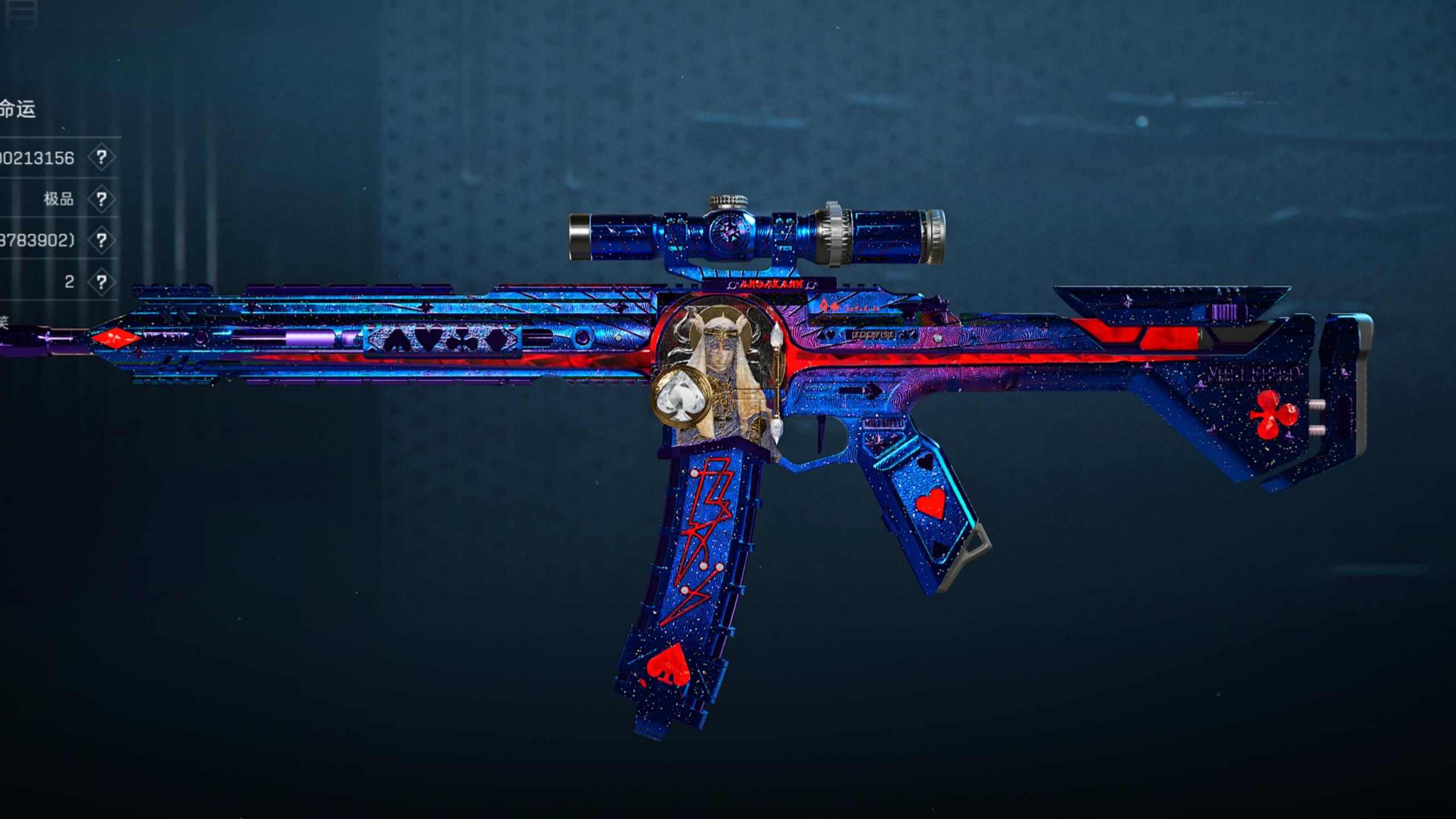
Task: Show info for the 极品 rating
Action: coord(101,199)
